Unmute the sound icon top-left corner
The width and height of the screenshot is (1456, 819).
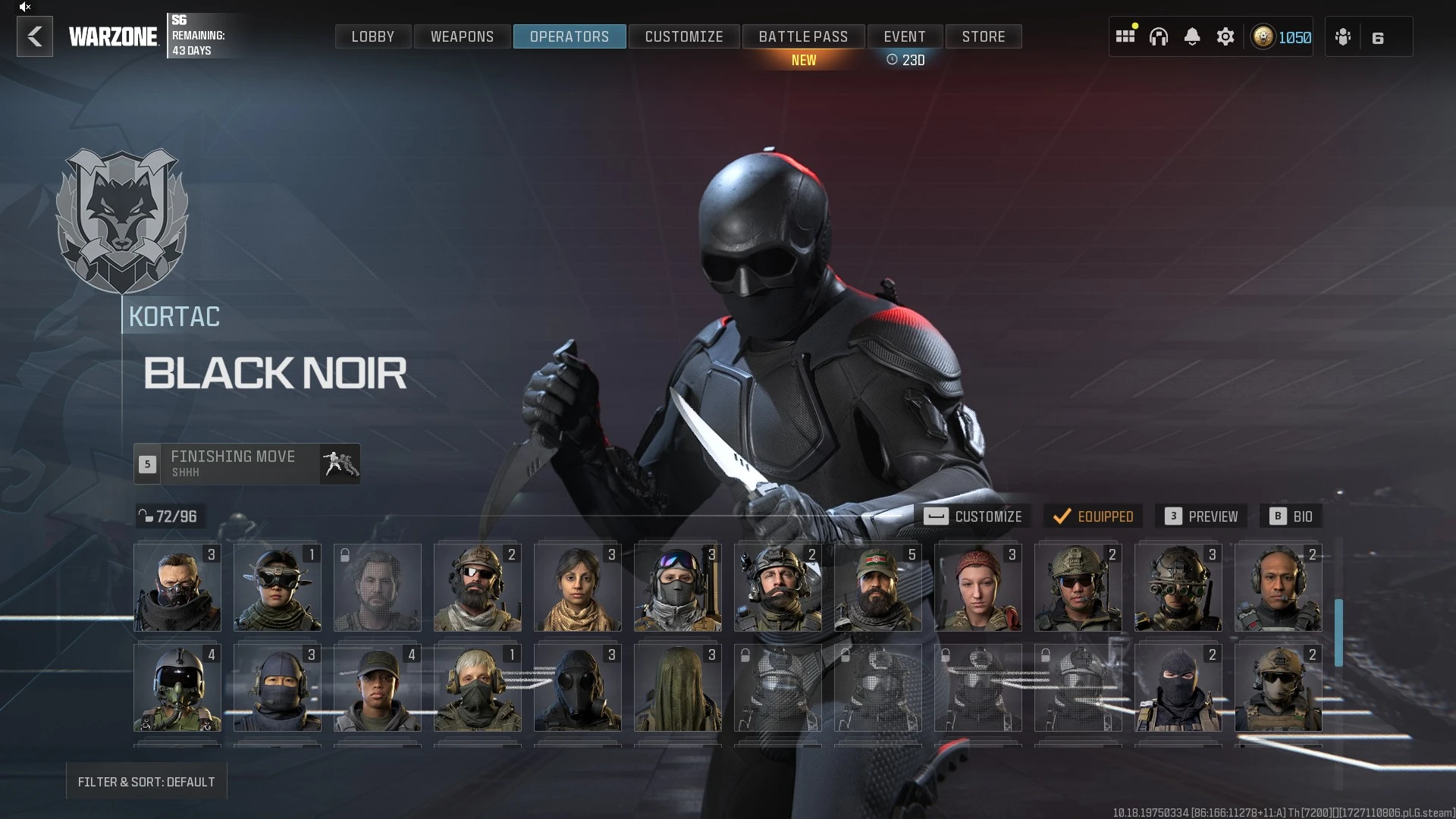[24, 7]
